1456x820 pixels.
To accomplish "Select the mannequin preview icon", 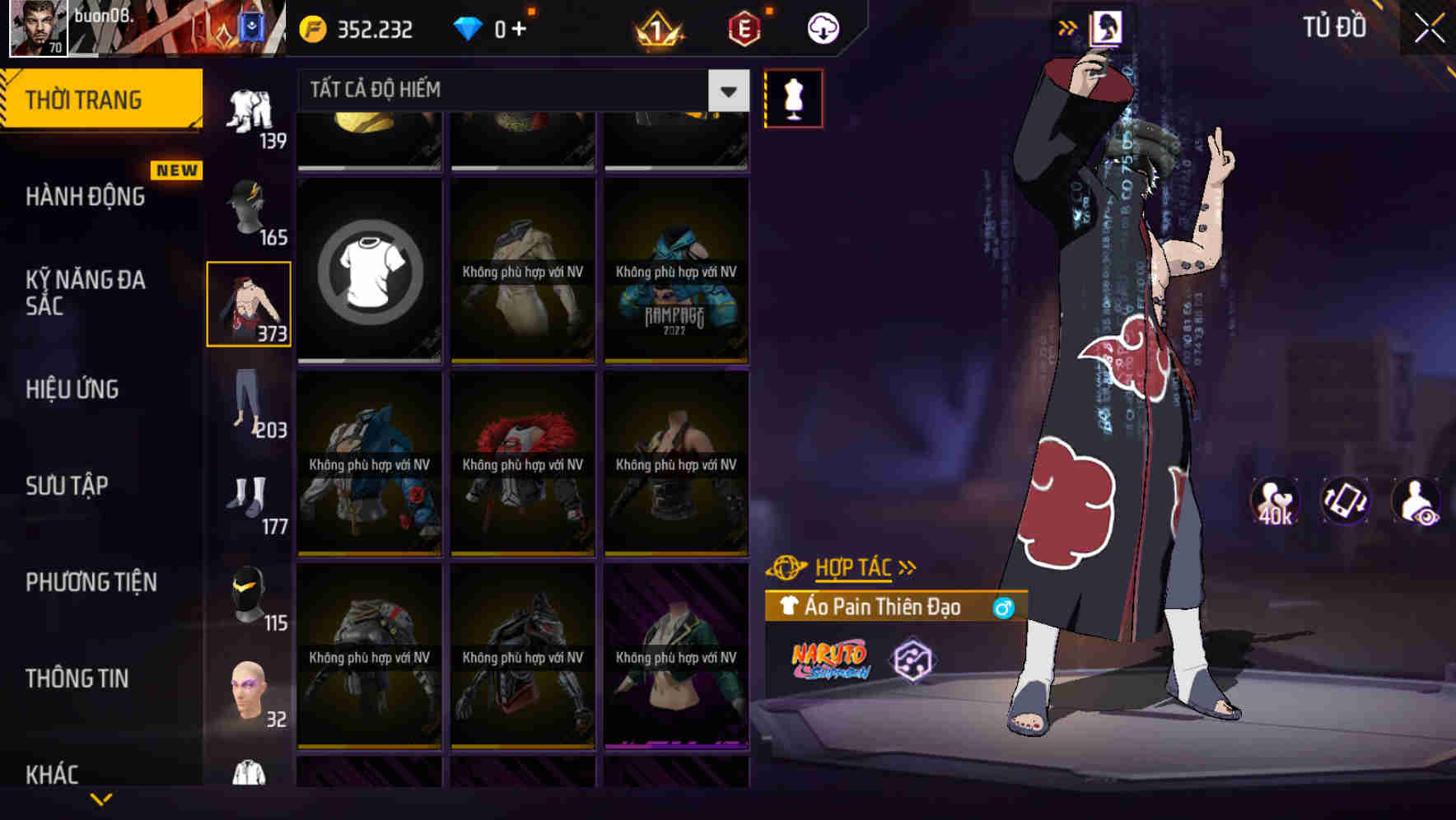I will pos(793,97).
